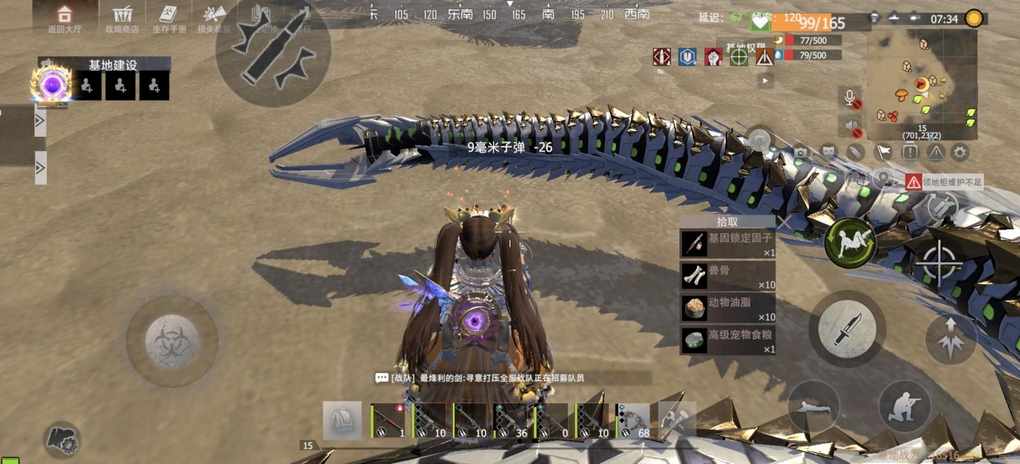Toggle the microphone

(x=851, y=99)
